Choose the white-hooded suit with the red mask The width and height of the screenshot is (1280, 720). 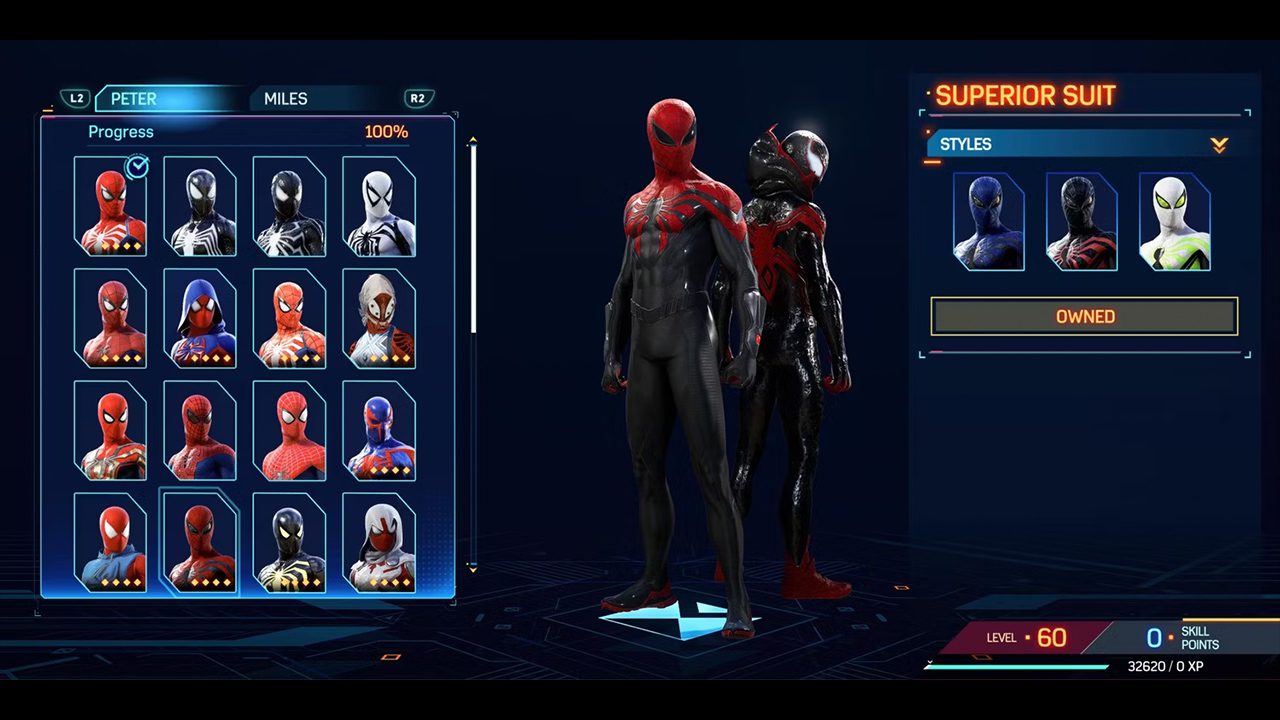(x=379, y=542)
